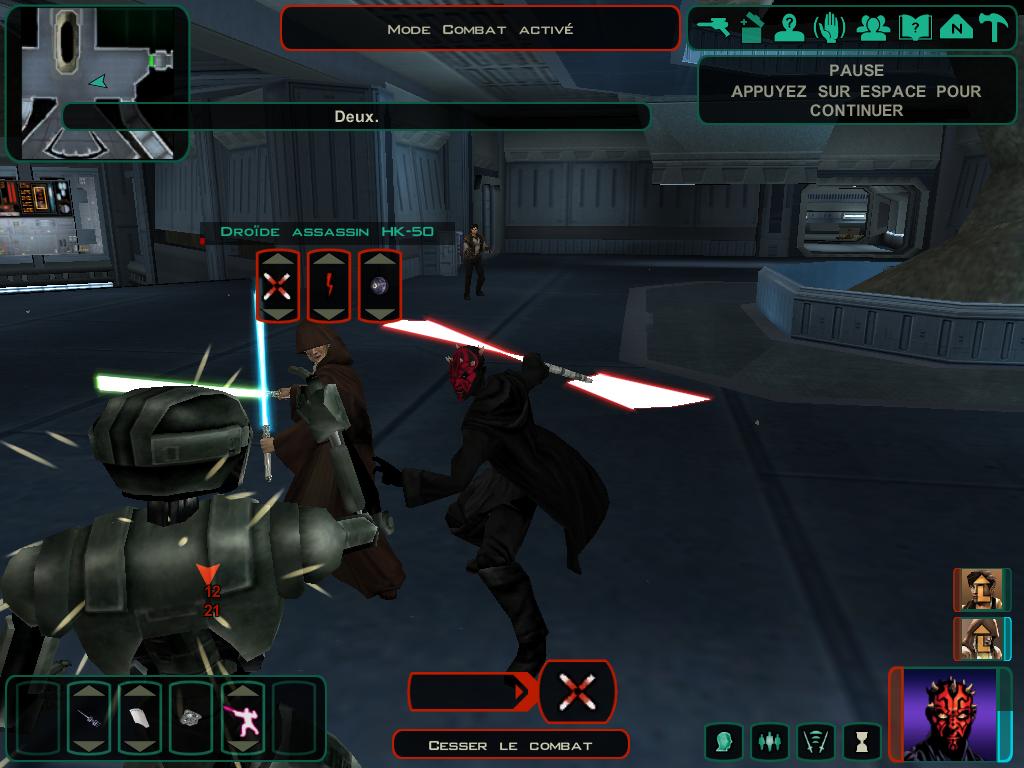The width and height of the screenshot is (1024, 768).
Task: Open the equipment screen via blaster icon
Action: [x=714, y=27]
